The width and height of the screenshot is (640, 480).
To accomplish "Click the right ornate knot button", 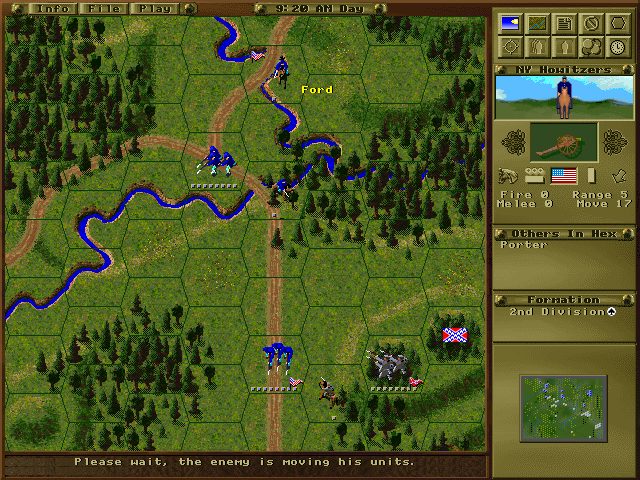I will pyautogui.click(x=616, y=141).
